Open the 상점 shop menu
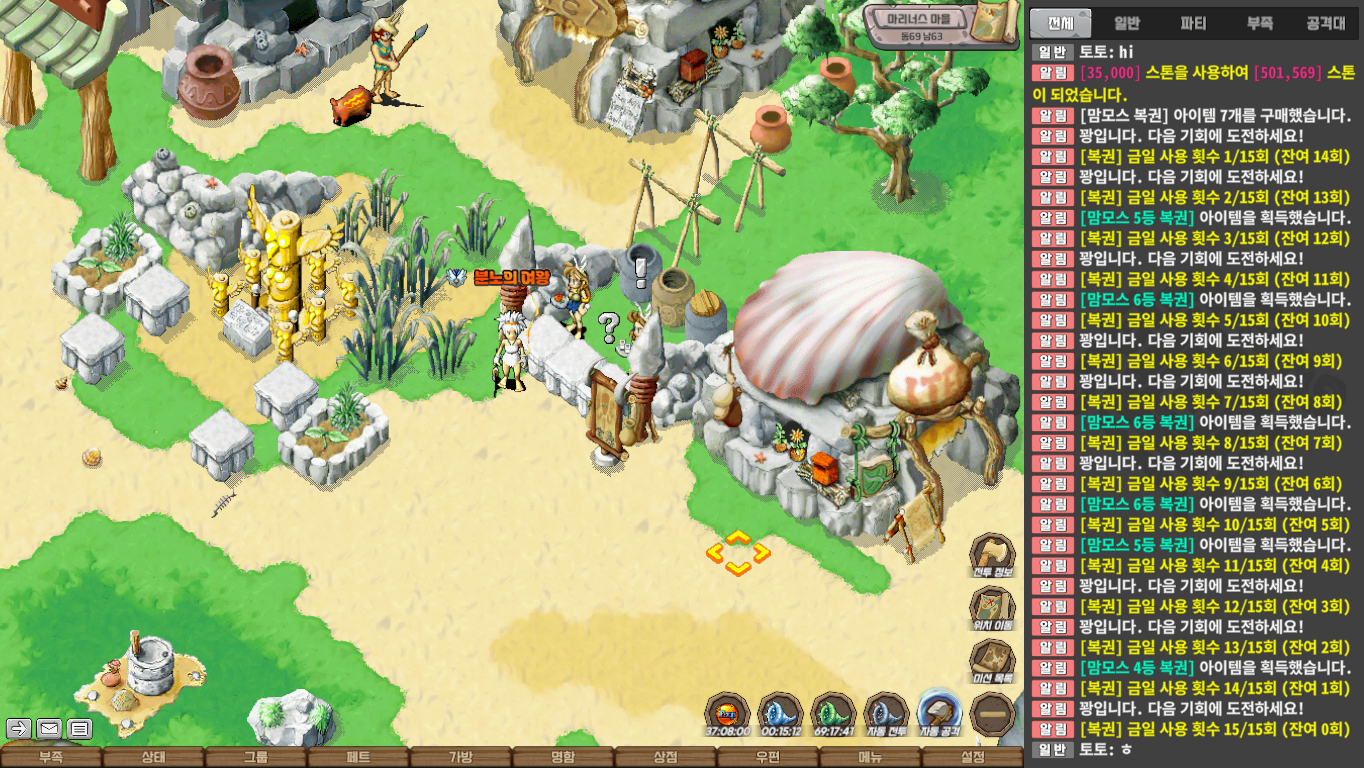Image resolution: width=1364 pixels, height=768 pixels. click(665, 758)
